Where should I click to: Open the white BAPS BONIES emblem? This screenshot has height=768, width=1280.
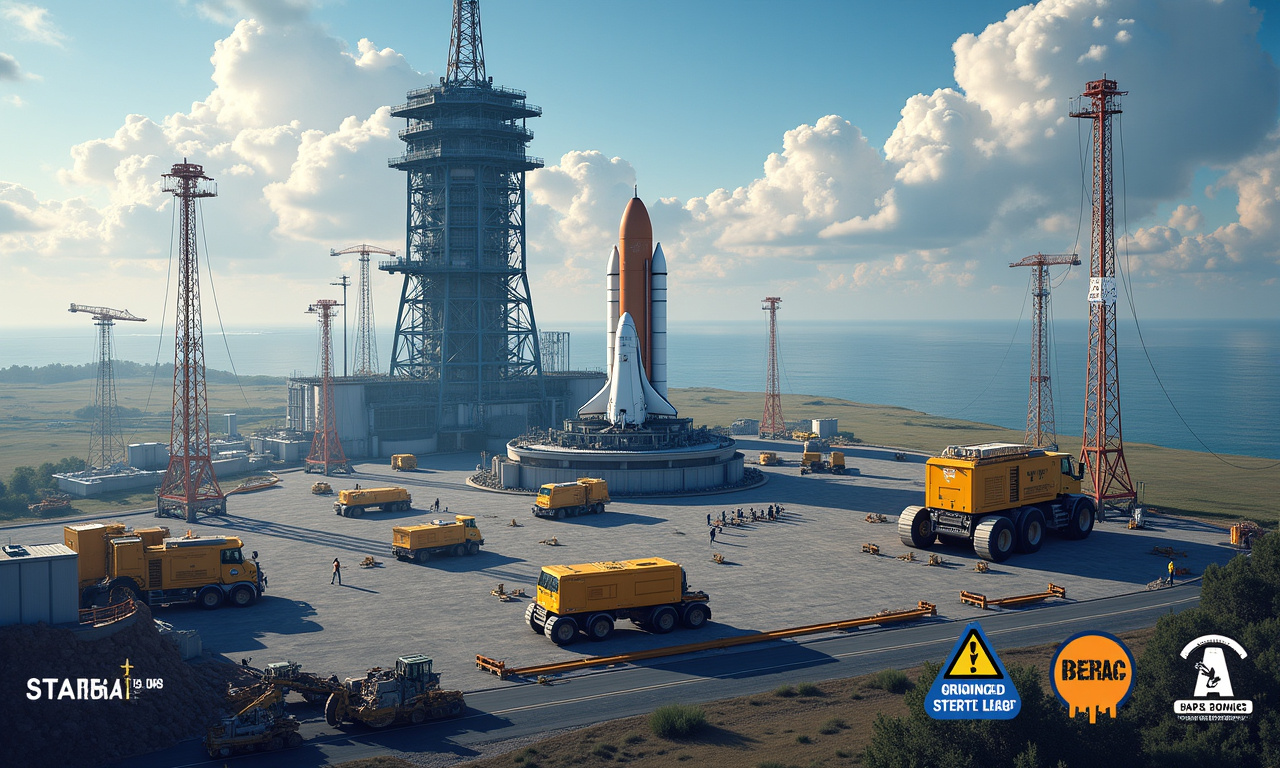[1212, 676]
